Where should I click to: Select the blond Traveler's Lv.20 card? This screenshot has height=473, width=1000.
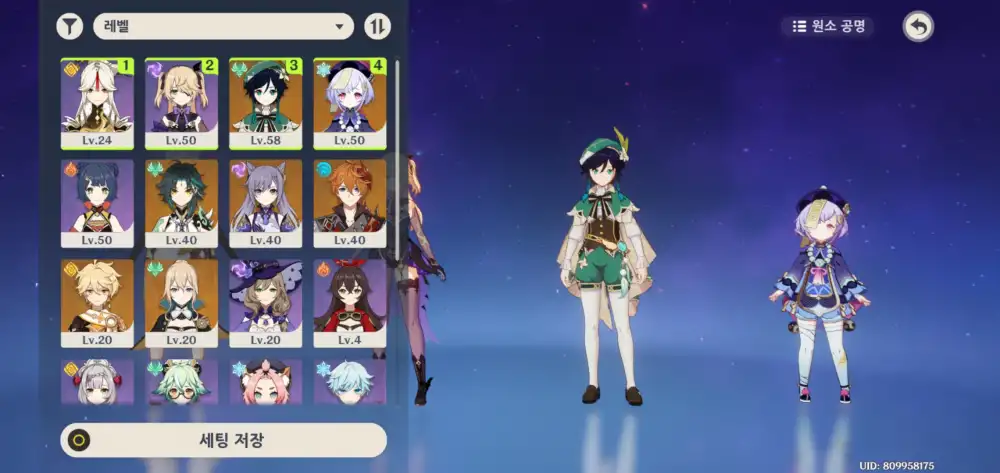pyautogui.click(x=97, y=303)
